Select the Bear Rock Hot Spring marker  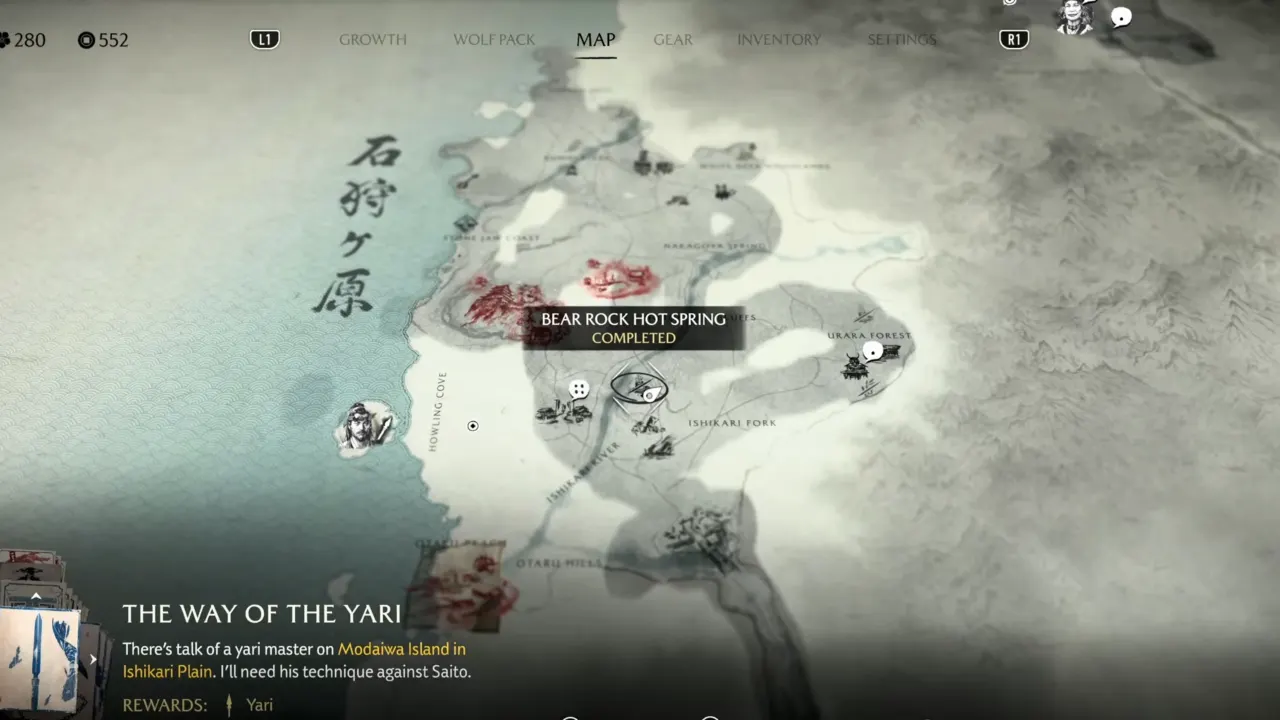pos(638,388)
